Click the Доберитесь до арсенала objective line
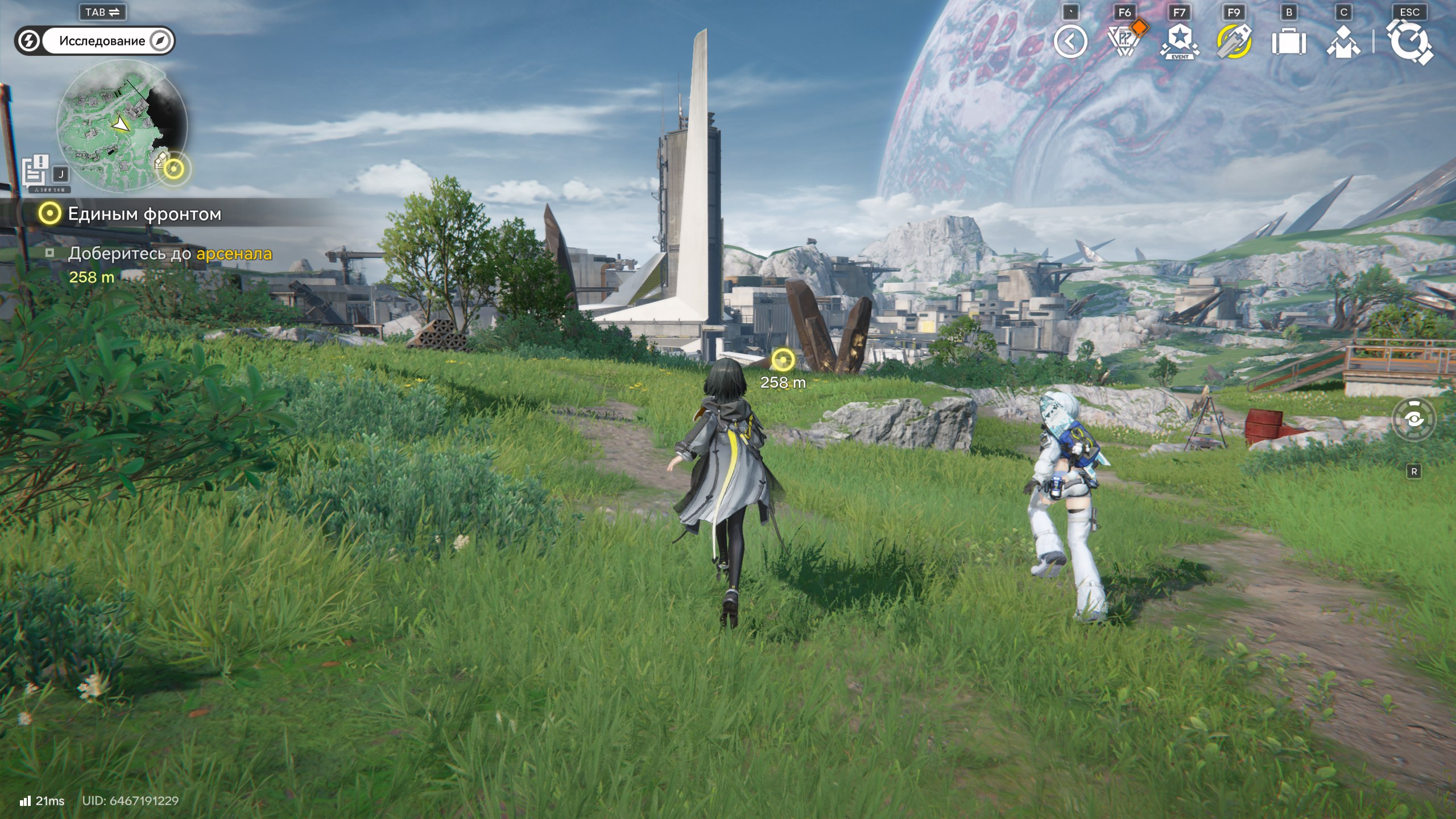 tap(169, 254)
